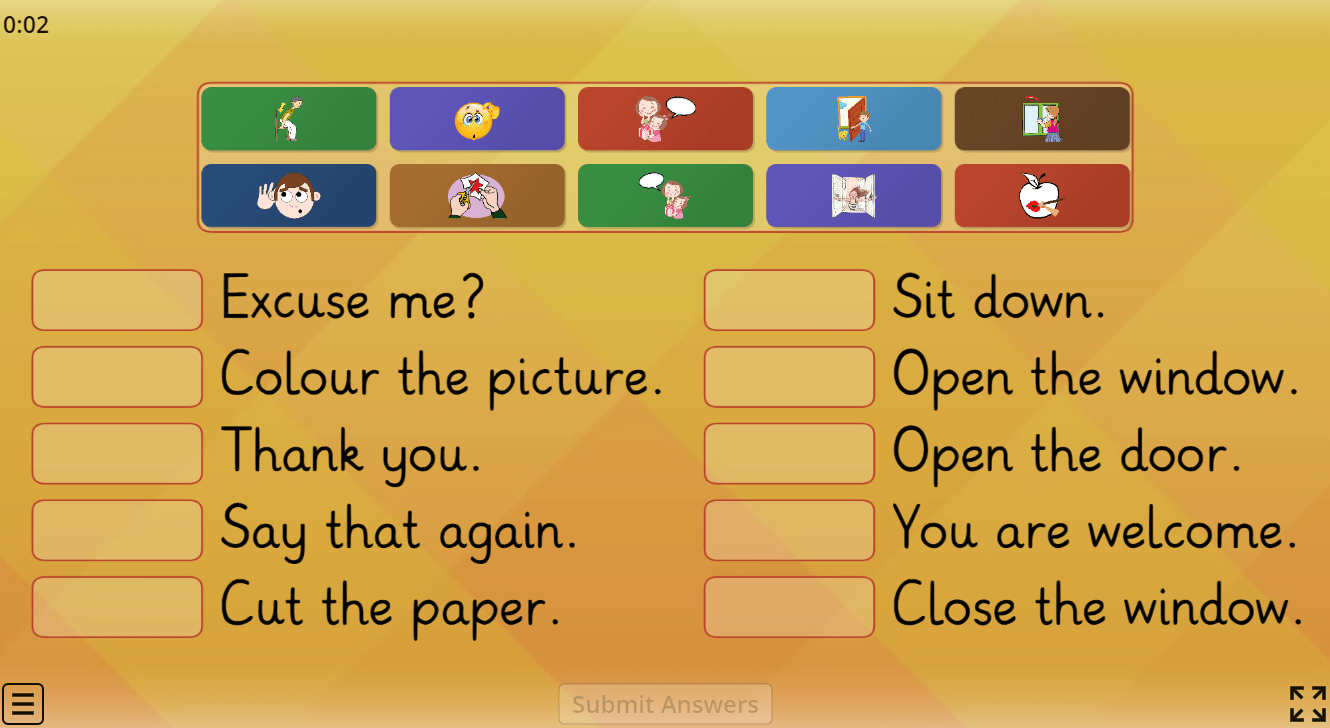
Task: Select the boy opening the door tile
Action: click(x=853, y=118)
